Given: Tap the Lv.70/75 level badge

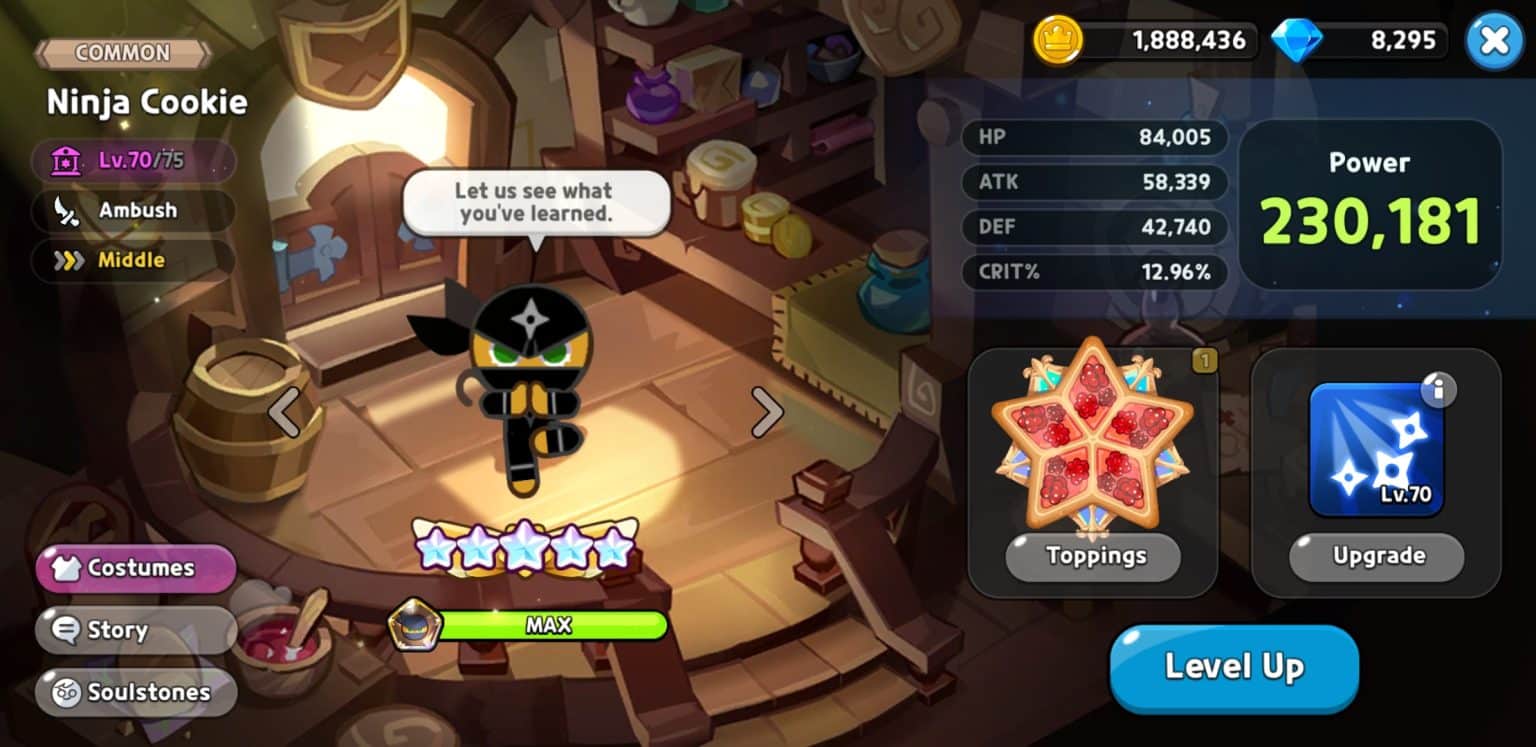Looking at the screenshot, I should [x=135, y=161].
